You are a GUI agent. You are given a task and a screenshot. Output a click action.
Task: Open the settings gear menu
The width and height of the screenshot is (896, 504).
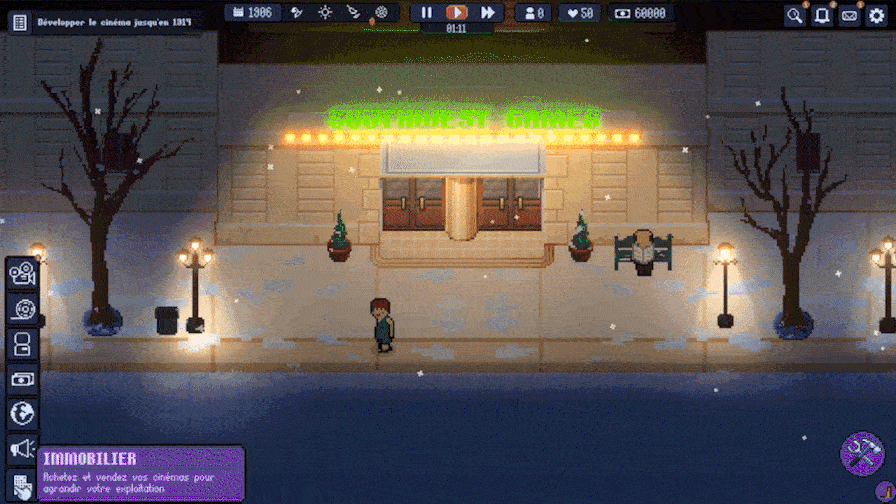(x=876, y=15)
